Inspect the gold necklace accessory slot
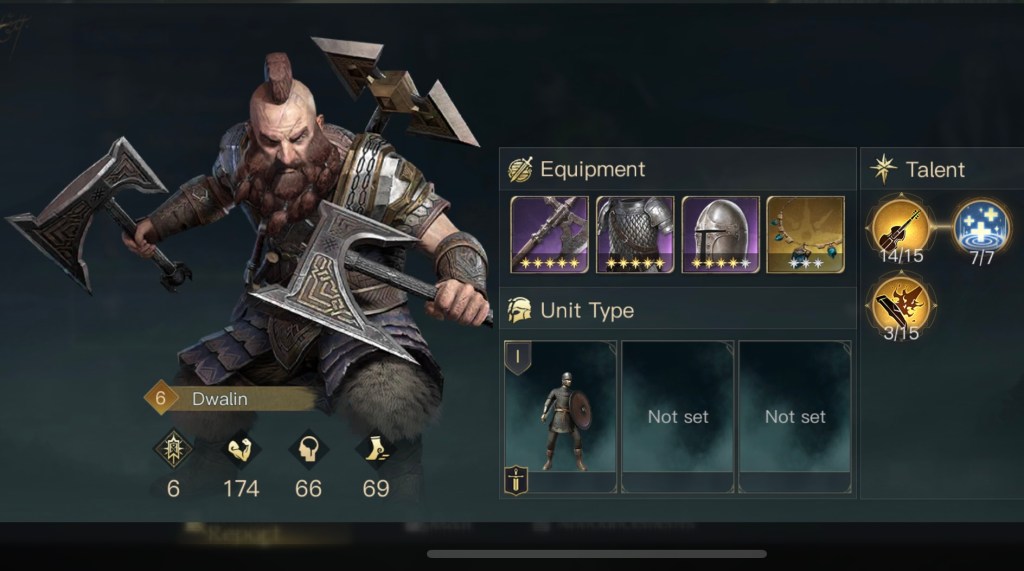Viewport: 1024px width, 571px height. click(x=805, y=234)
